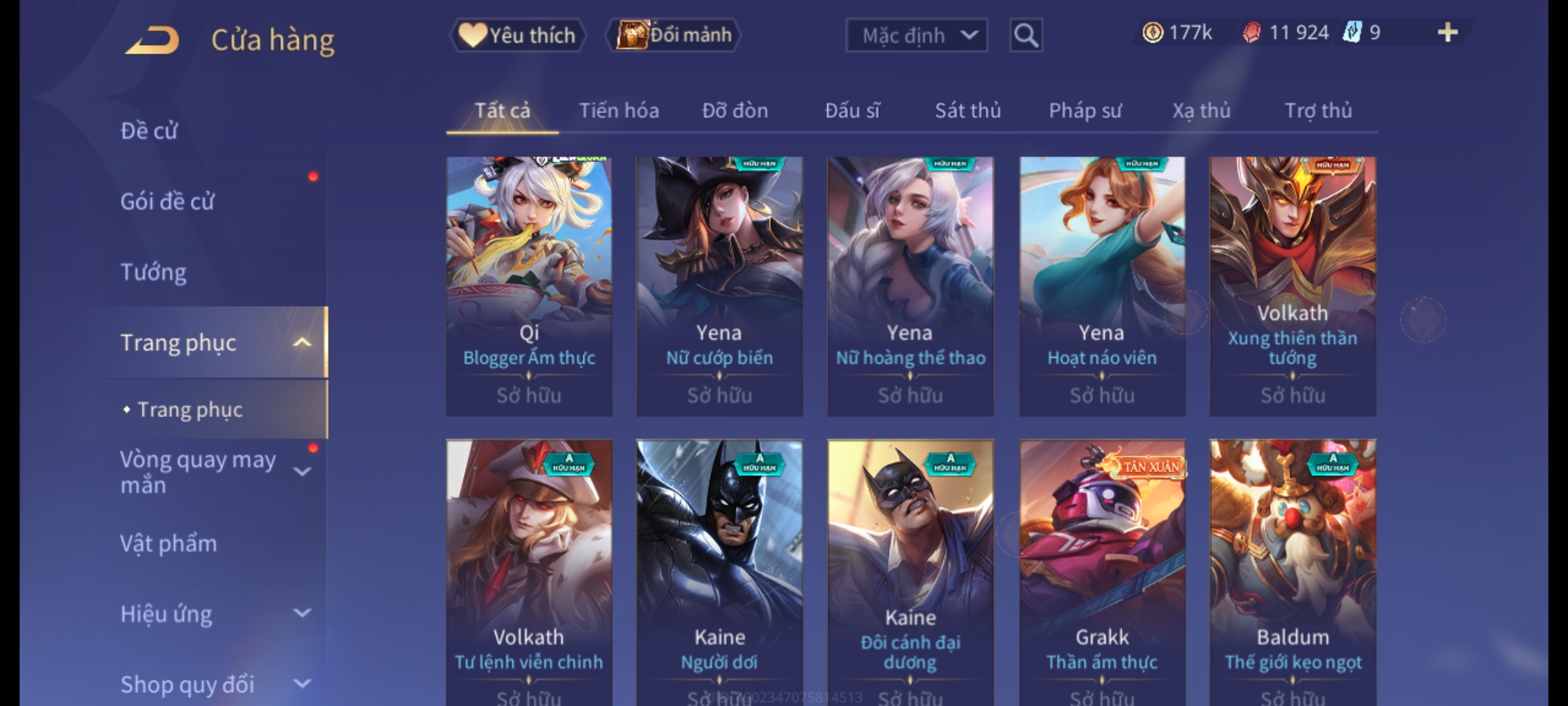Open the Trợ thủ tab
Screen dimensions: 1568x706
pos(1318,110)
